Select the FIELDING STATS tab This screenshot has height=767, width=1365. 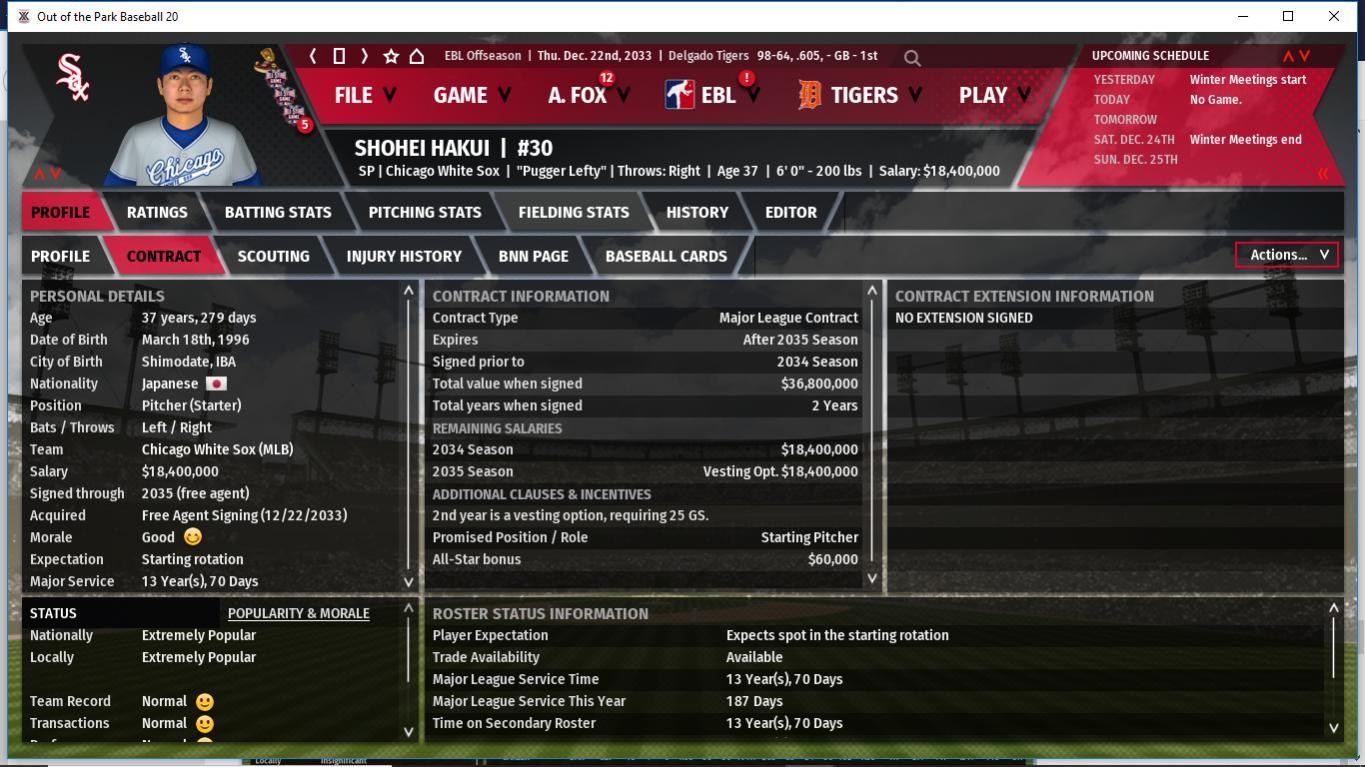pyautogui.click(x=574, y=212)
